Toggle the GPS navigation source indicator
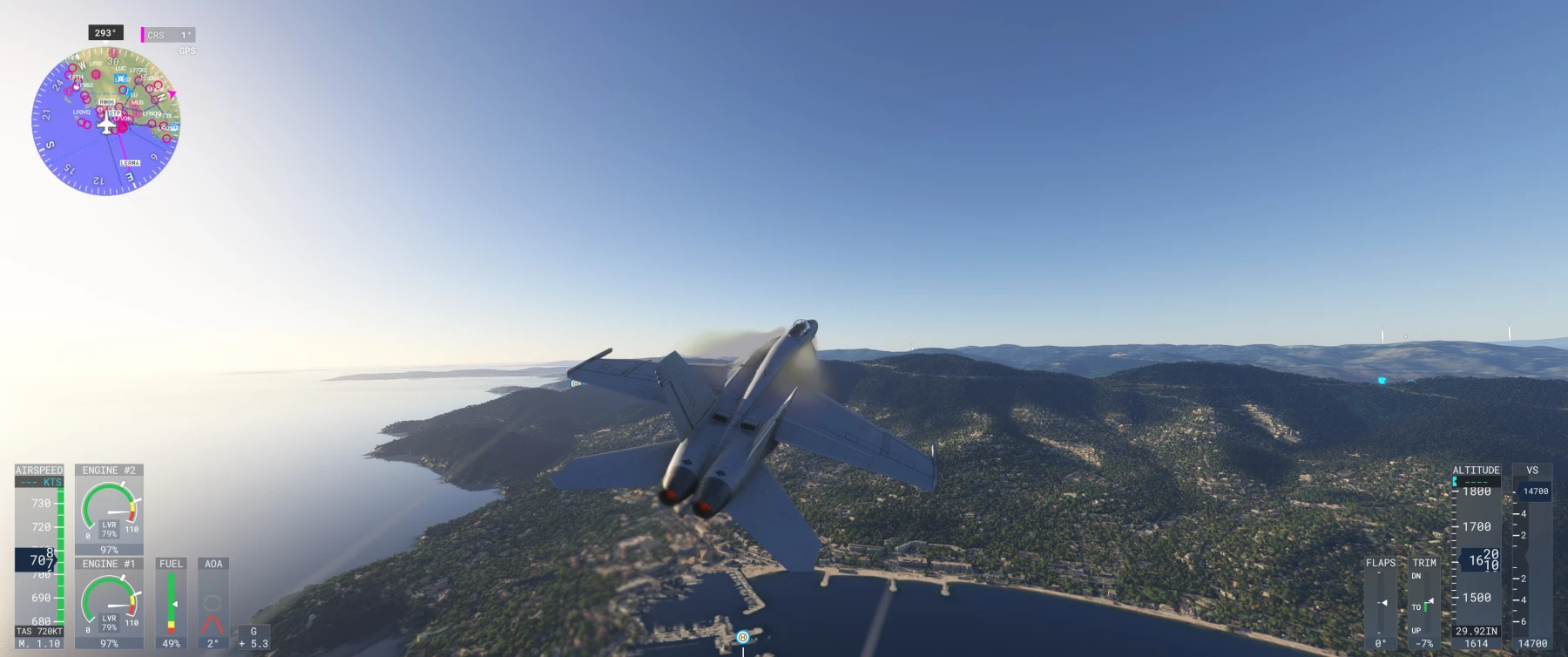The height and width of the screenshot is (657, 1568). pyautogui.click(x=186, y=50)
